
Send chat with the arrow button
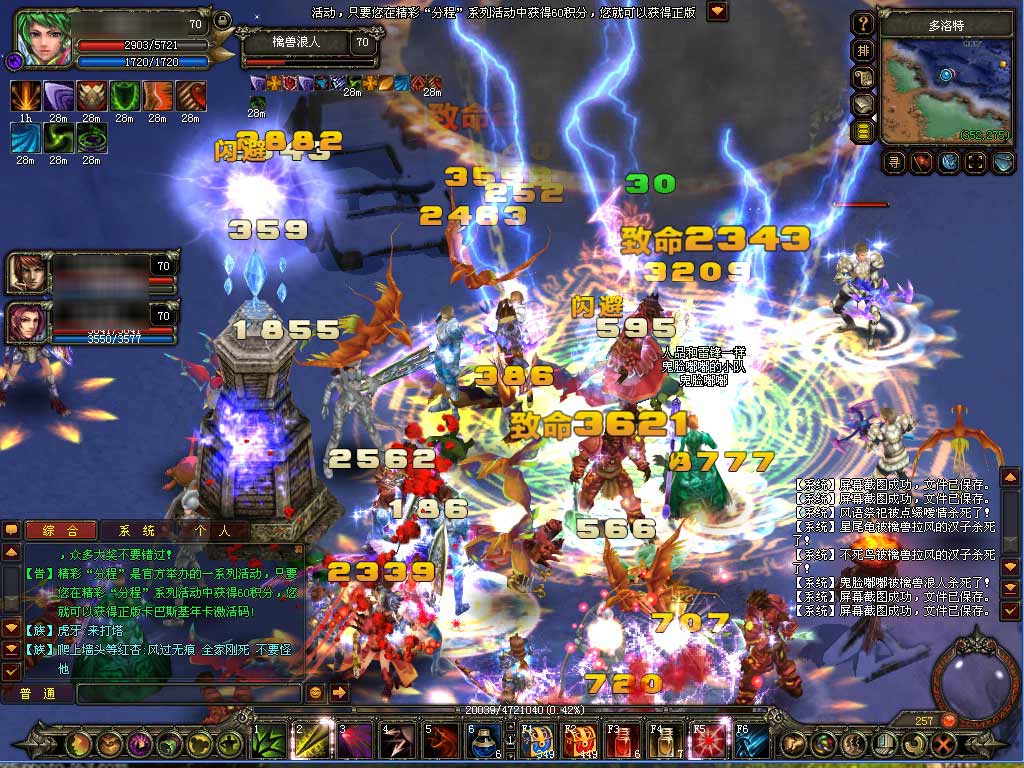[339, 692]
